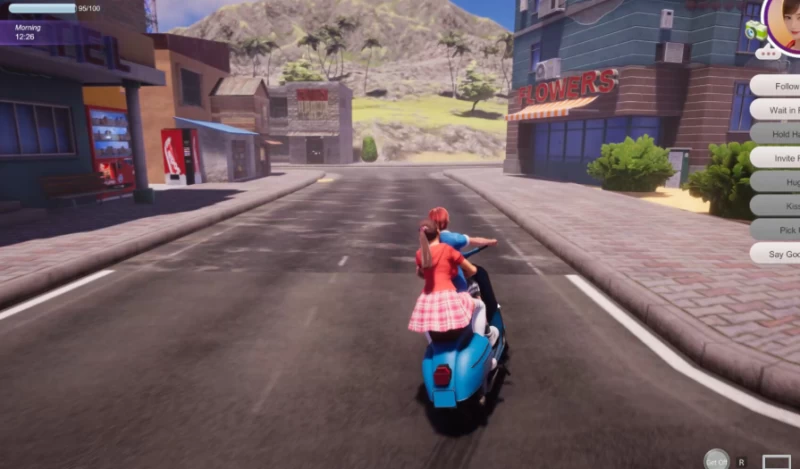Say Goodbye to the companion
The image size is (800, 469).
click(x=777, y=254)
